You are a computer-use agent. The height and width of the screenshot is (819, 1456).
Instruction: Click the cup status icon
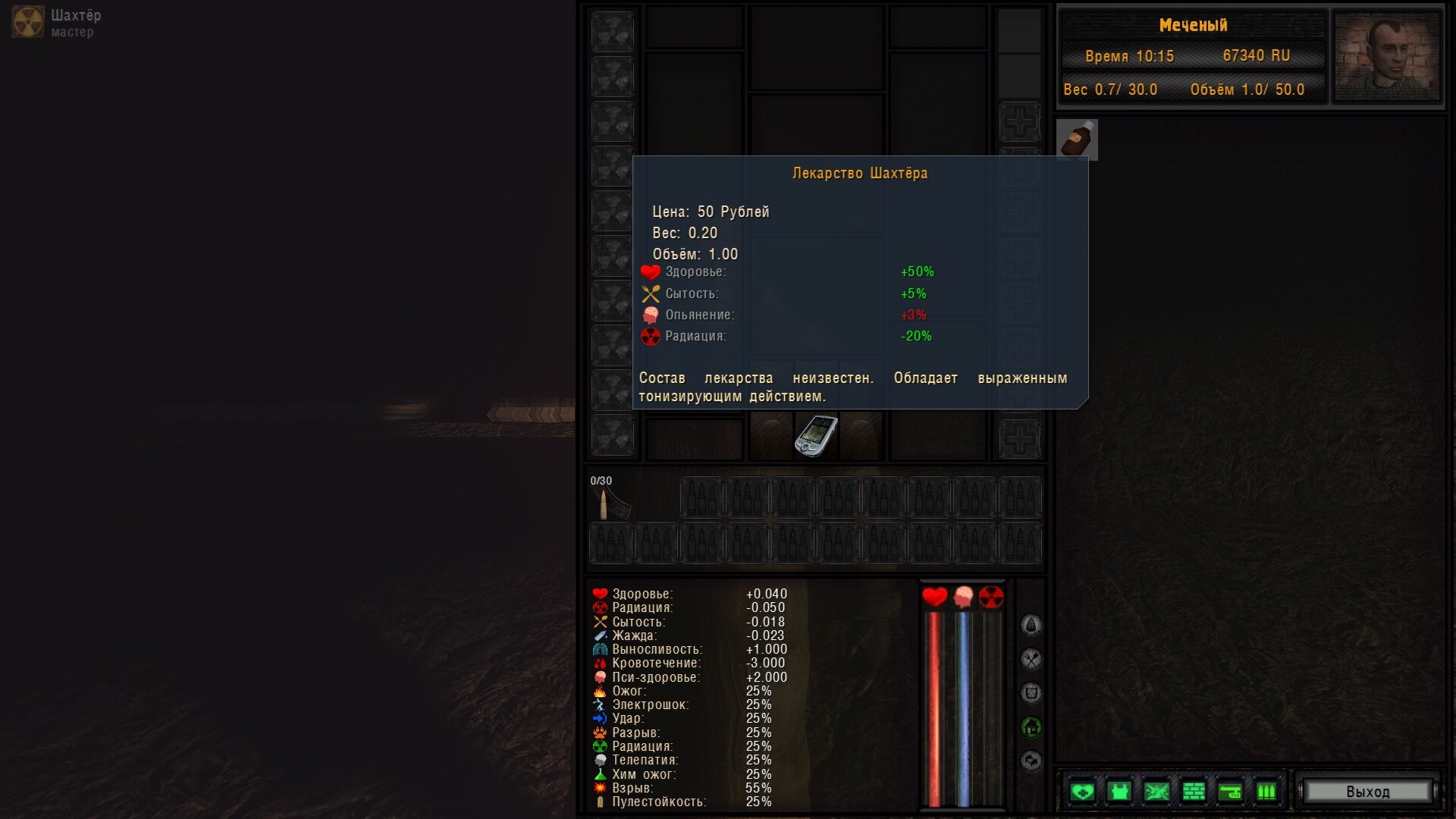click(1031, 693)
